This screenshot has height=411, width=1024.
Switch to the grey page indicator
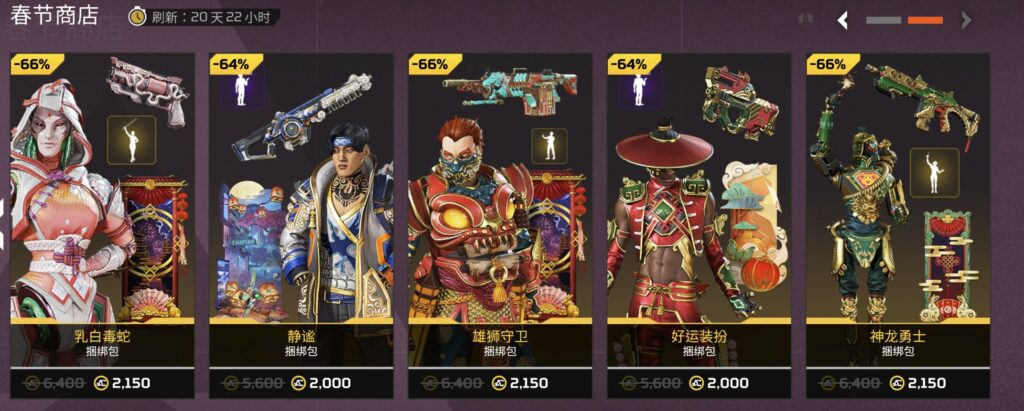click(x=883, y=20)
